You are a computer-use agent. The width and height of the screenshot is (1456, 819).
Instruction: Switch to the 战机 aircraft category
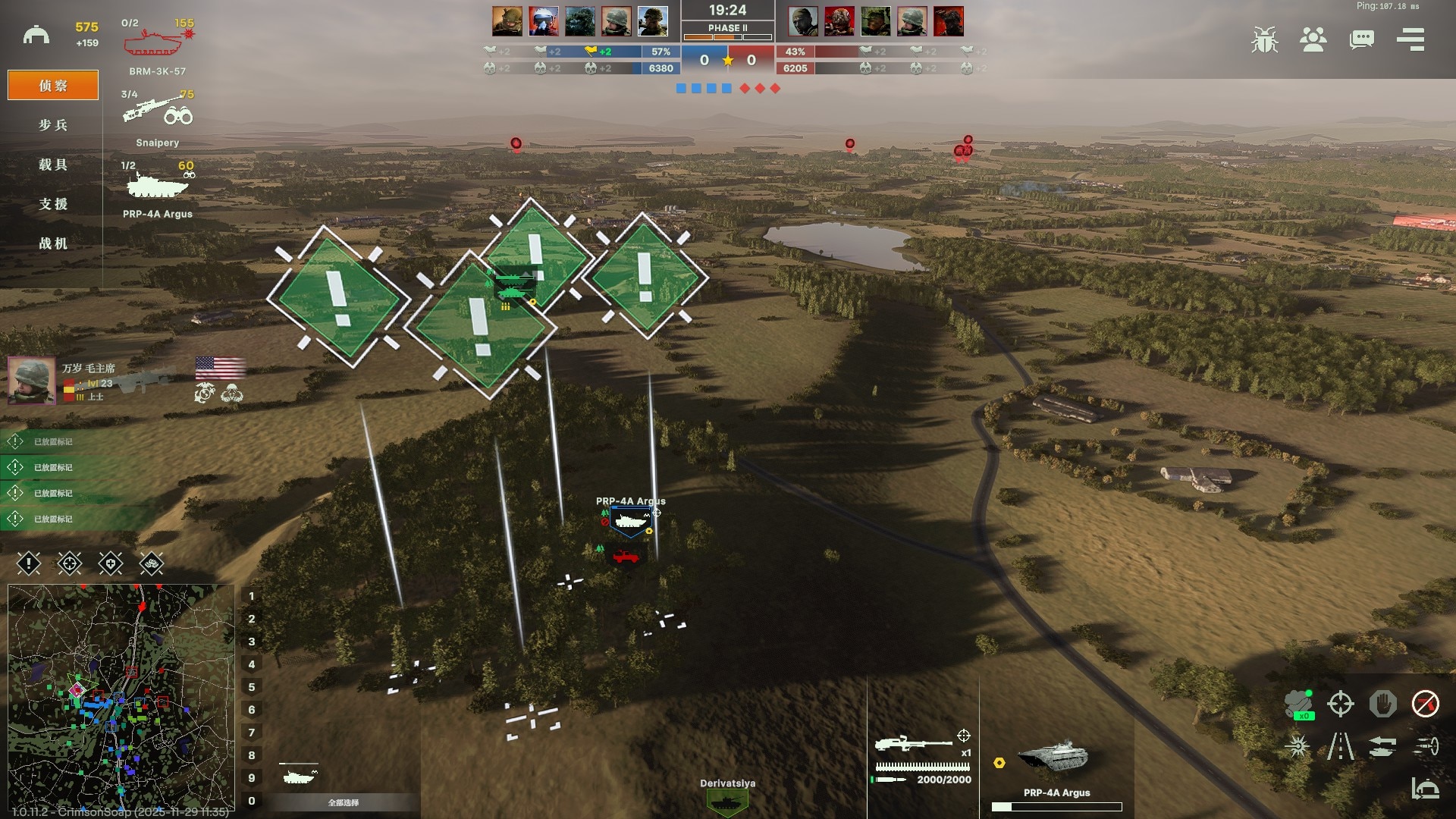53,243
